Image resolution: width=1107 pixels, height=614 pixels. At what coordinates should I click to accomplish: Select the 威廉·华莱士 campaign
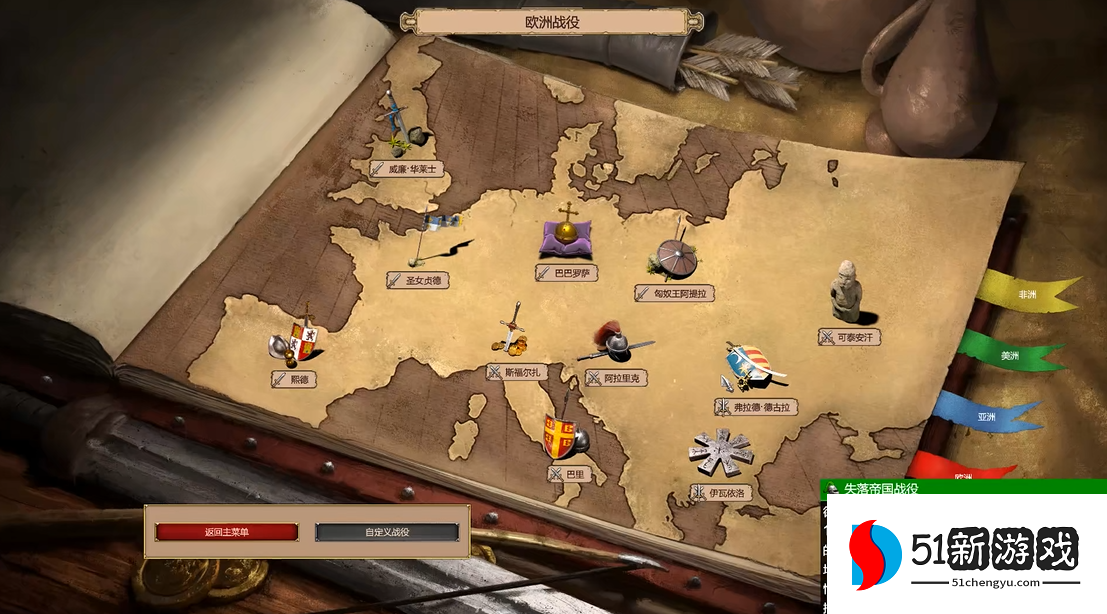click(407, 169)
